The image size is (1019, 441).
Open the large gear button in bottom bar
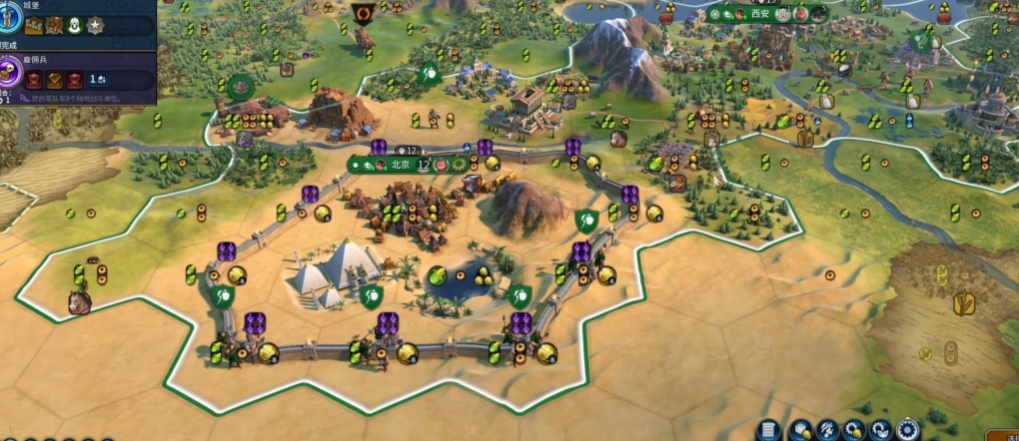908,430
